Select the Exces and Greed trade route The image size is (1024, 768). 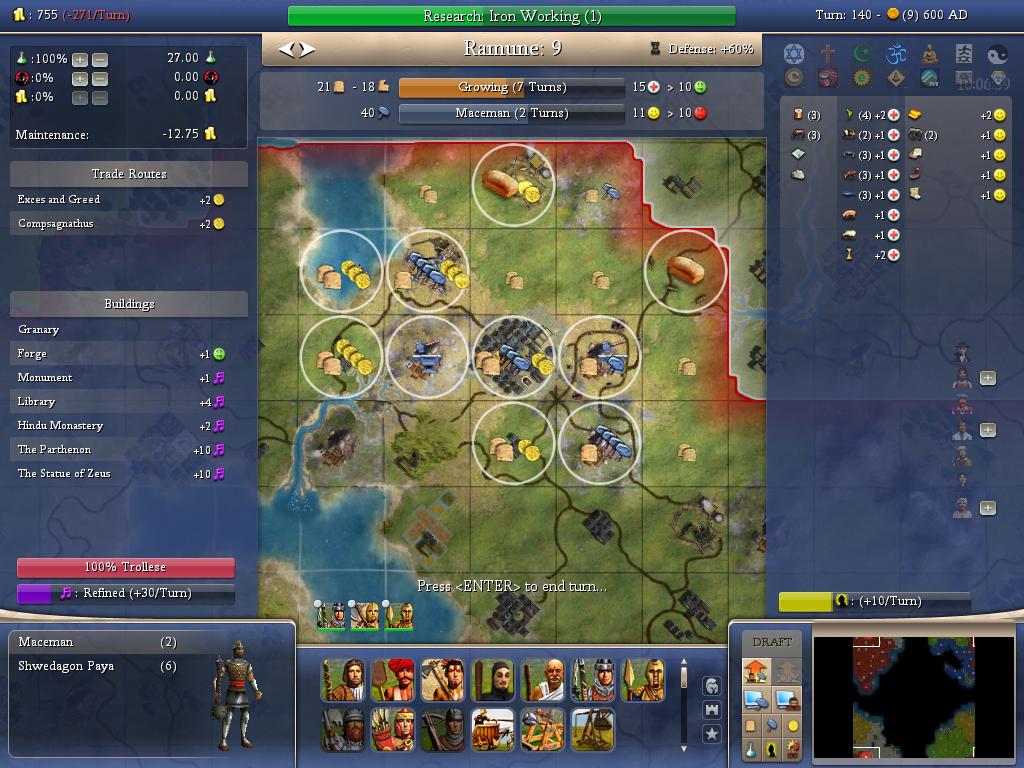[x=59, y=200]
